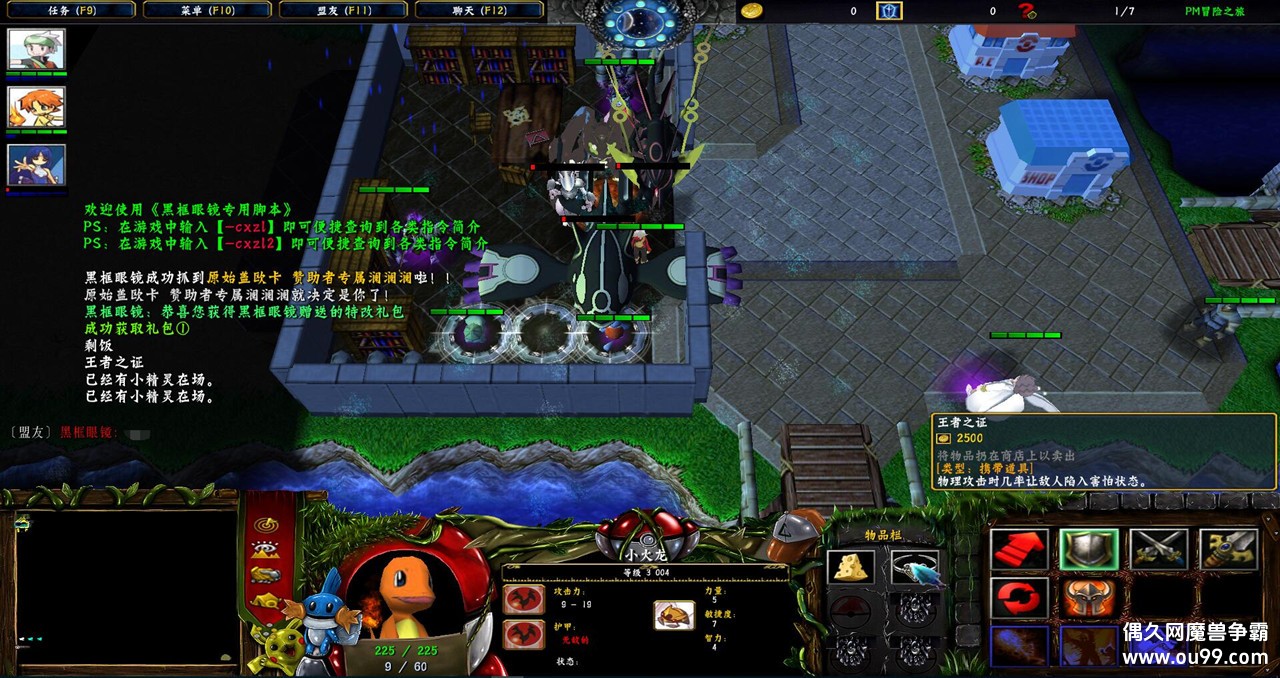Toggle the minimap terrain display button
This screenshot has width=1280, height=678.
[x=264, y=549]
